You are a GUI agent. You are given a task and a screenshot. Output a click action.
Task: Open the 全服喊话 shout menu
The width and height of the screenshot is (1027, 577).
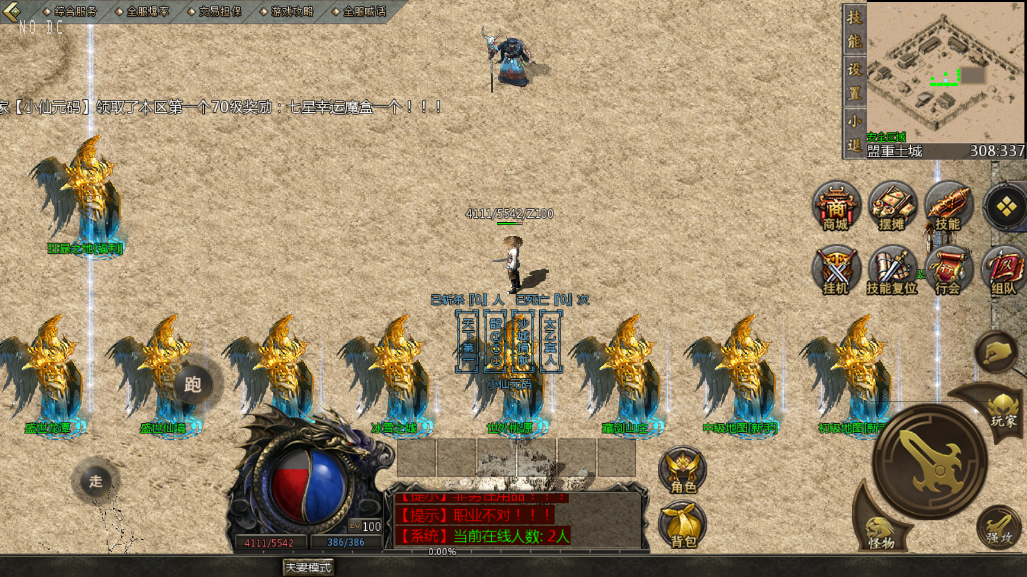[x=364, y=11]
